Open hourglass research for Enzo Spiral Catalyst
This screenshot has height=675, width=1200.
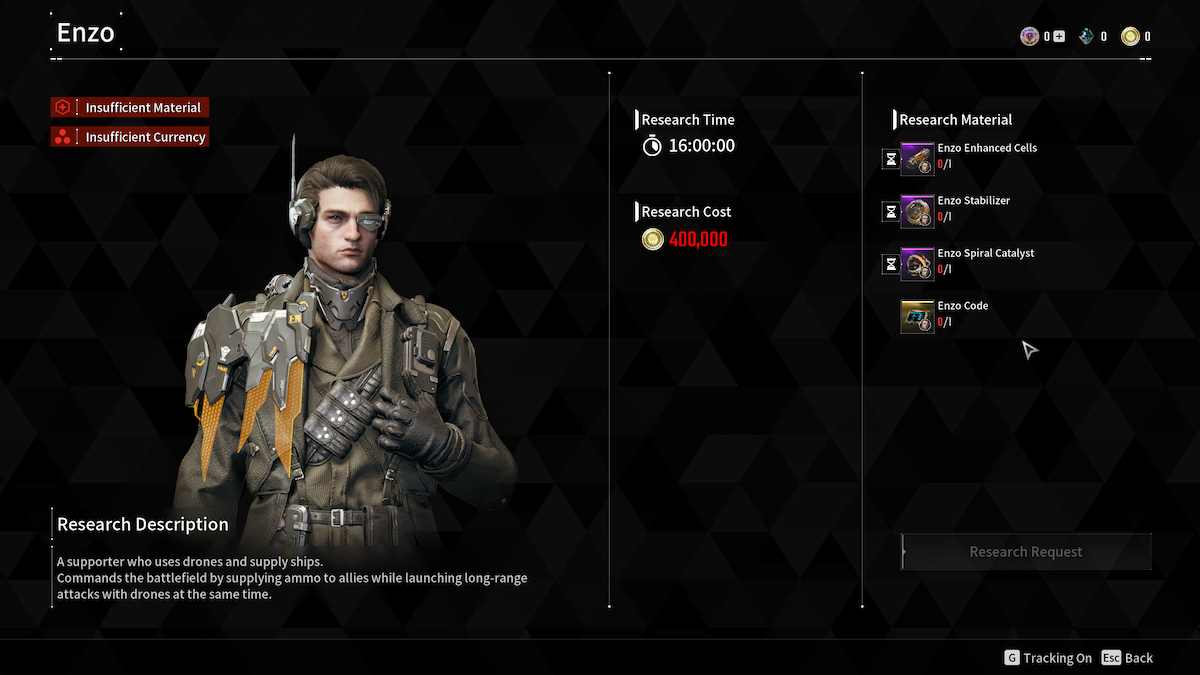pyautogui.click(x=890, y=264)
